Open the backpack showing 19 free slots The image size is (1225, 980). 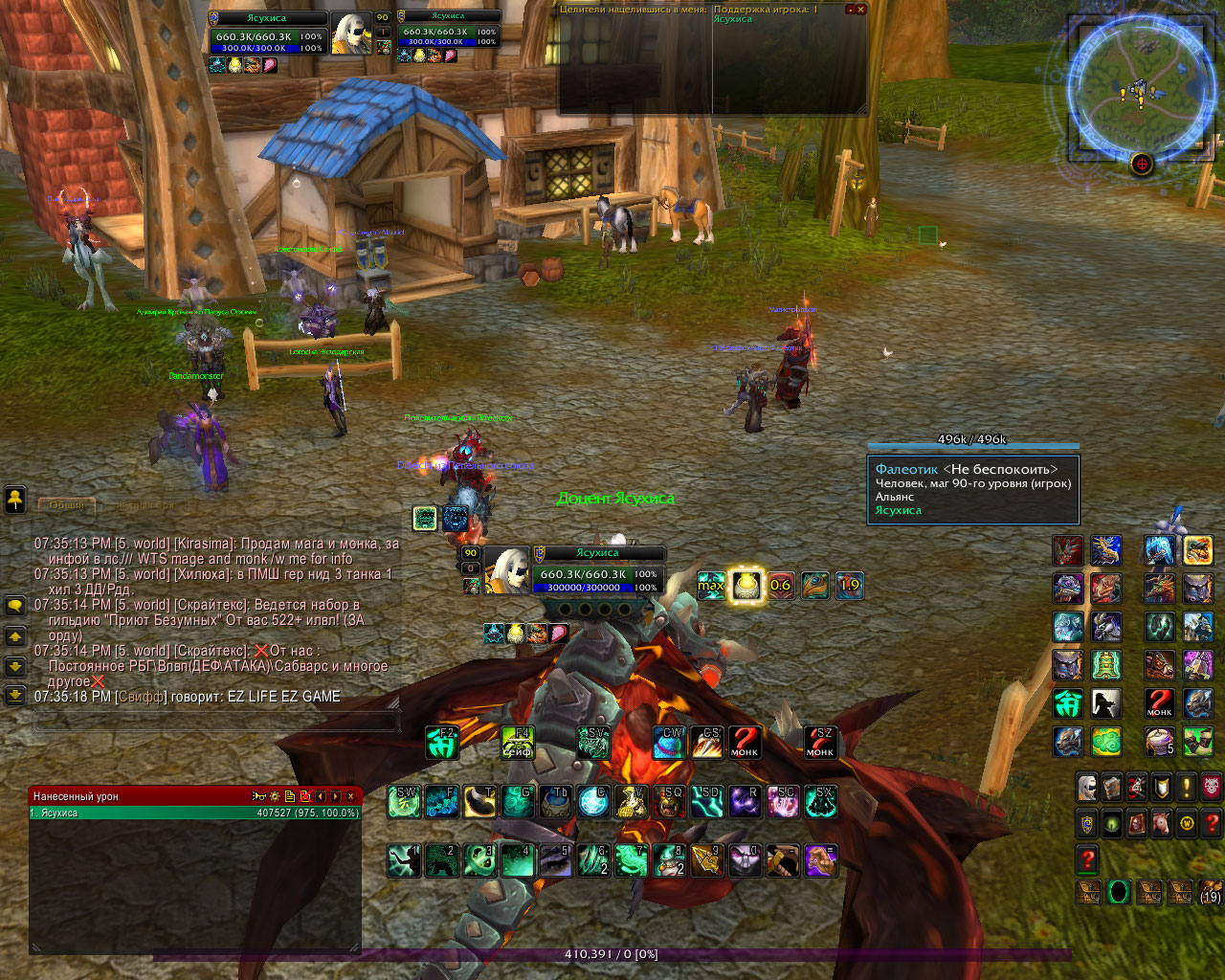1211,892
